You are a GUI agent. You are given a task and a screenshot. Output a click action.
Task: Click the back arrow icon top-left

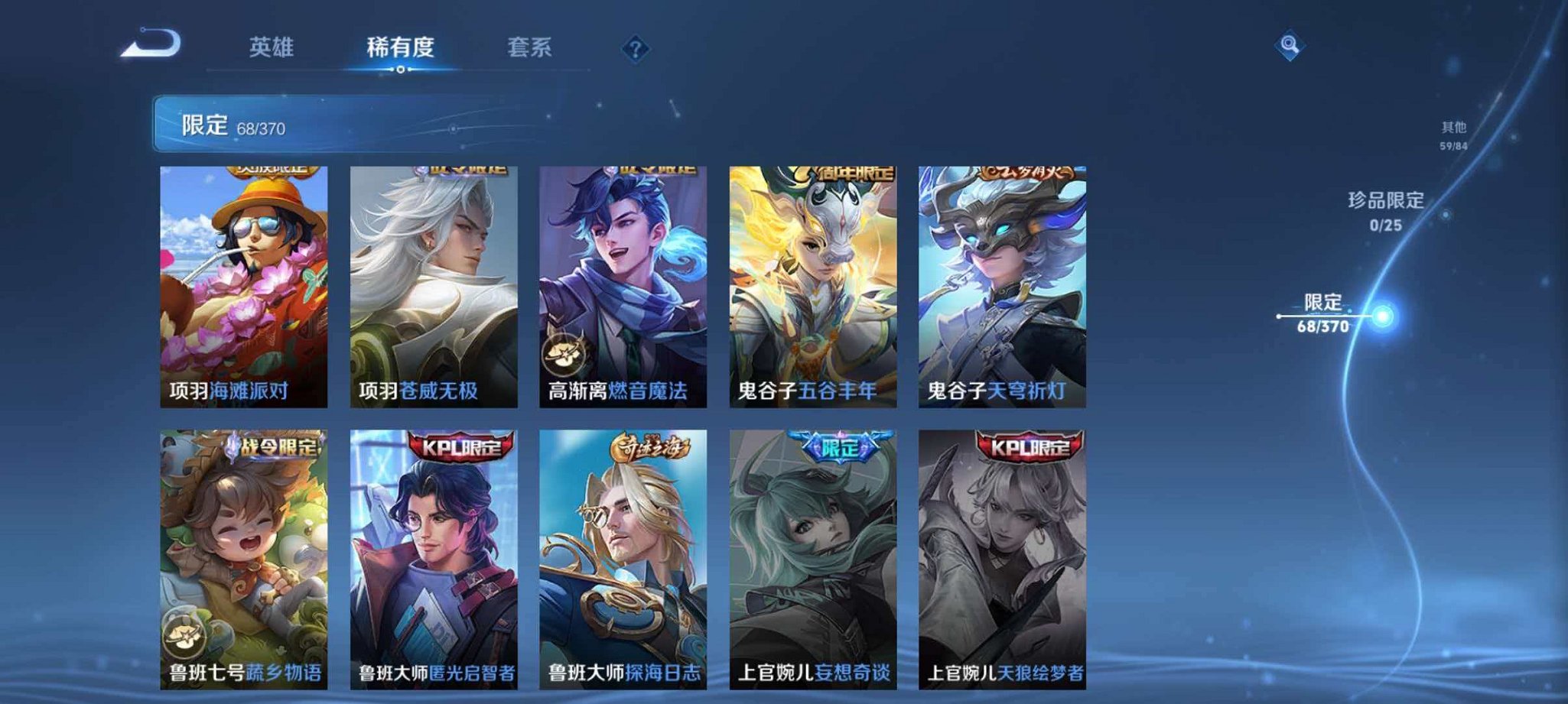[x=153, y=46]
